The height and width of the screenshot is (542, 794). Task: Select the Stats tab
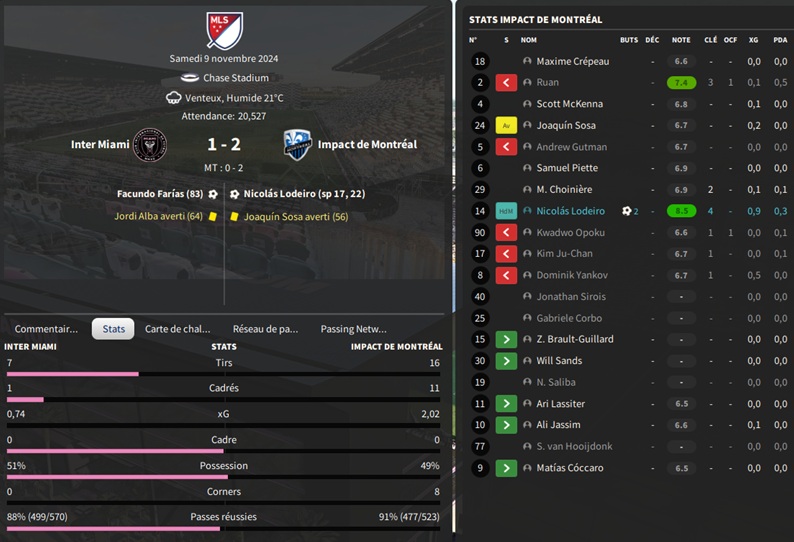[113, 329]
